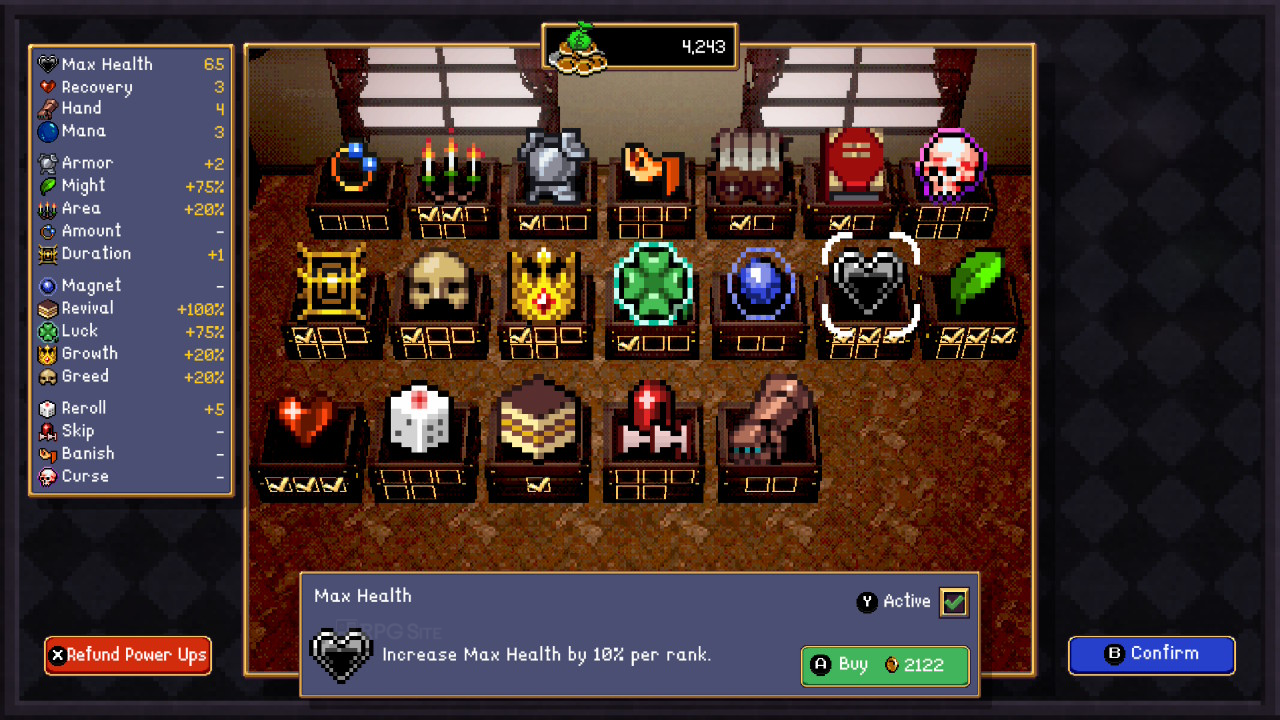
Task: Pick the golden square frame Duration power up
Action: [331, 284]
